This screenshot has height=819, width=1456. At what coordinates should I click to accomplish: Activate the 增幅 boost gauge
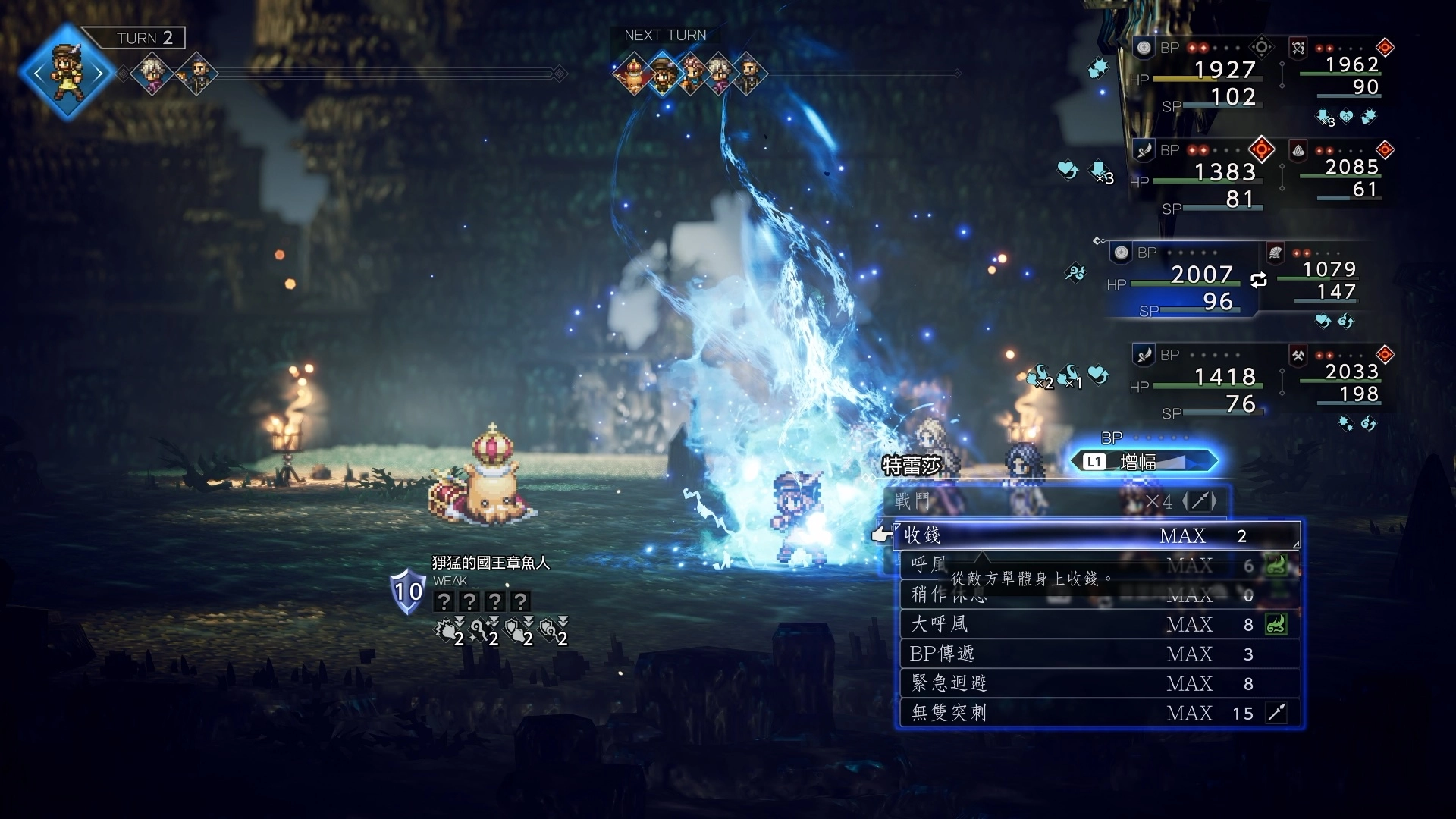(x=1144, y=461)
